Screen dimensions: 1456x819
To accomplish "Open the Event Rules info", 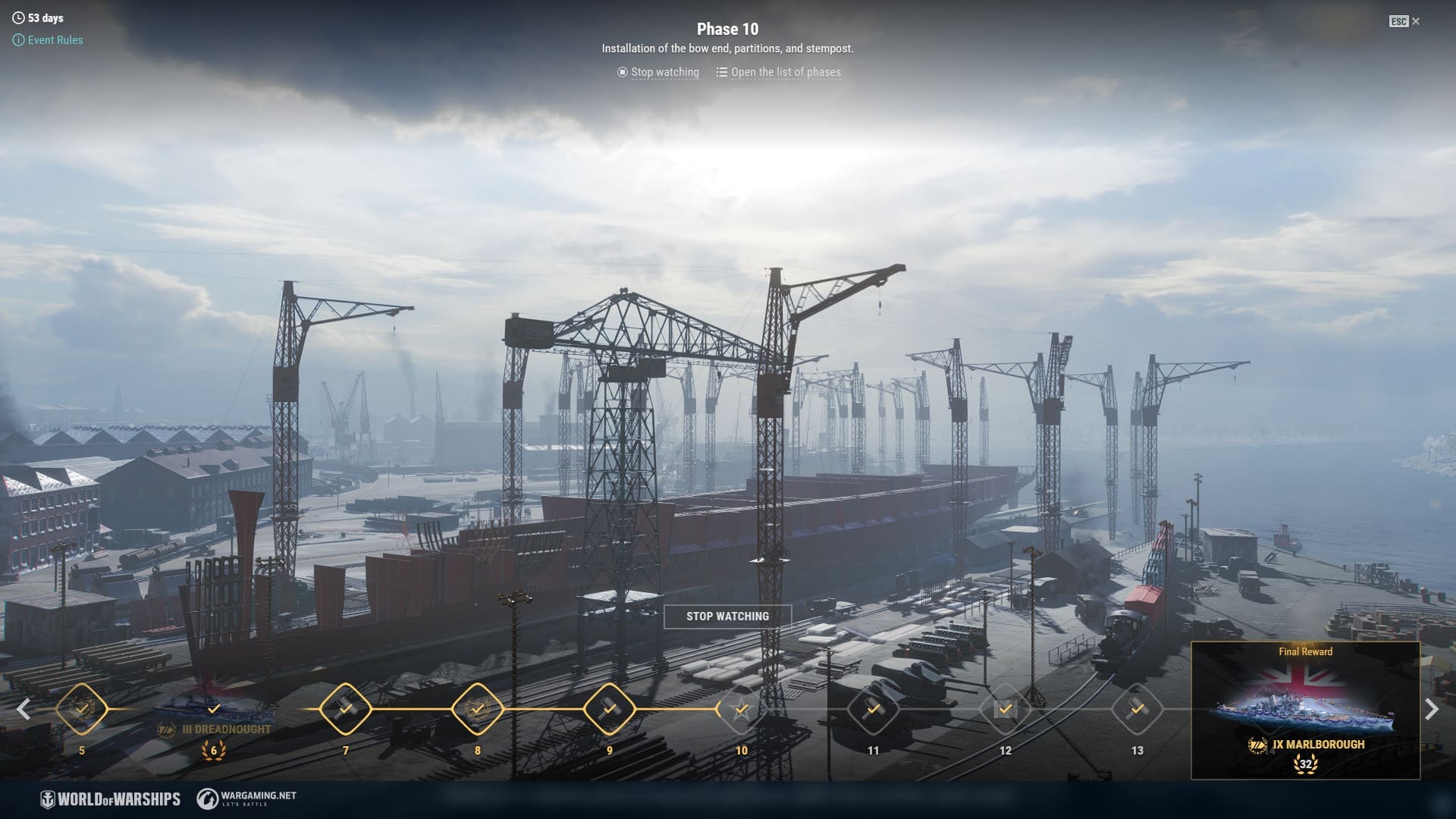I will coord(49,40).
